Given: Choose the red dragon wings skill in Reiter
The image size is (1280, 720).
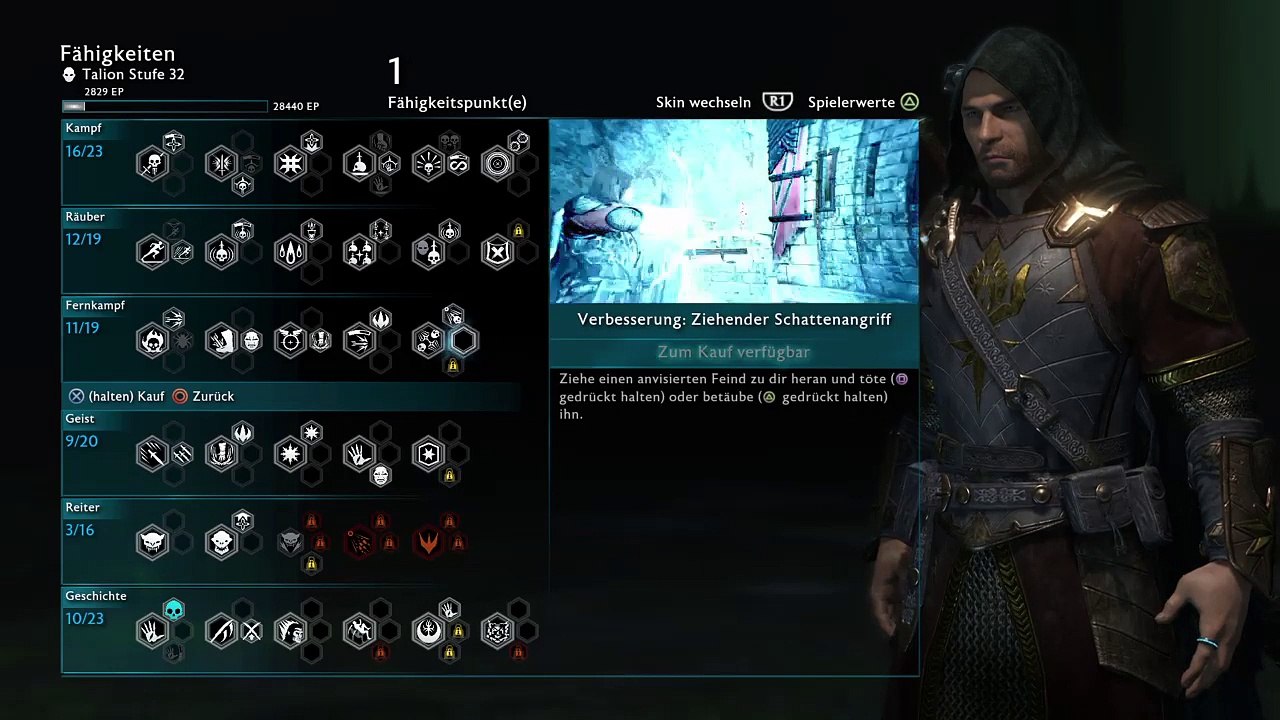Looking at the screenshot, I should pyautogui.click(x=428, y=542).
